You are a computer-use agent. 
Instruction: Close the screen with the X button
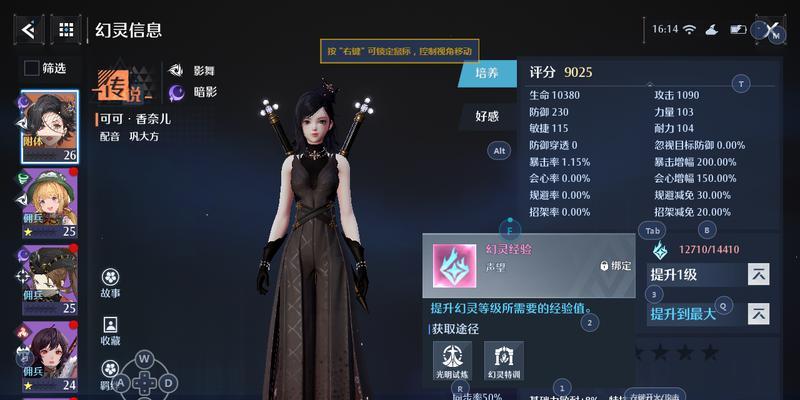tap(771, 30)
